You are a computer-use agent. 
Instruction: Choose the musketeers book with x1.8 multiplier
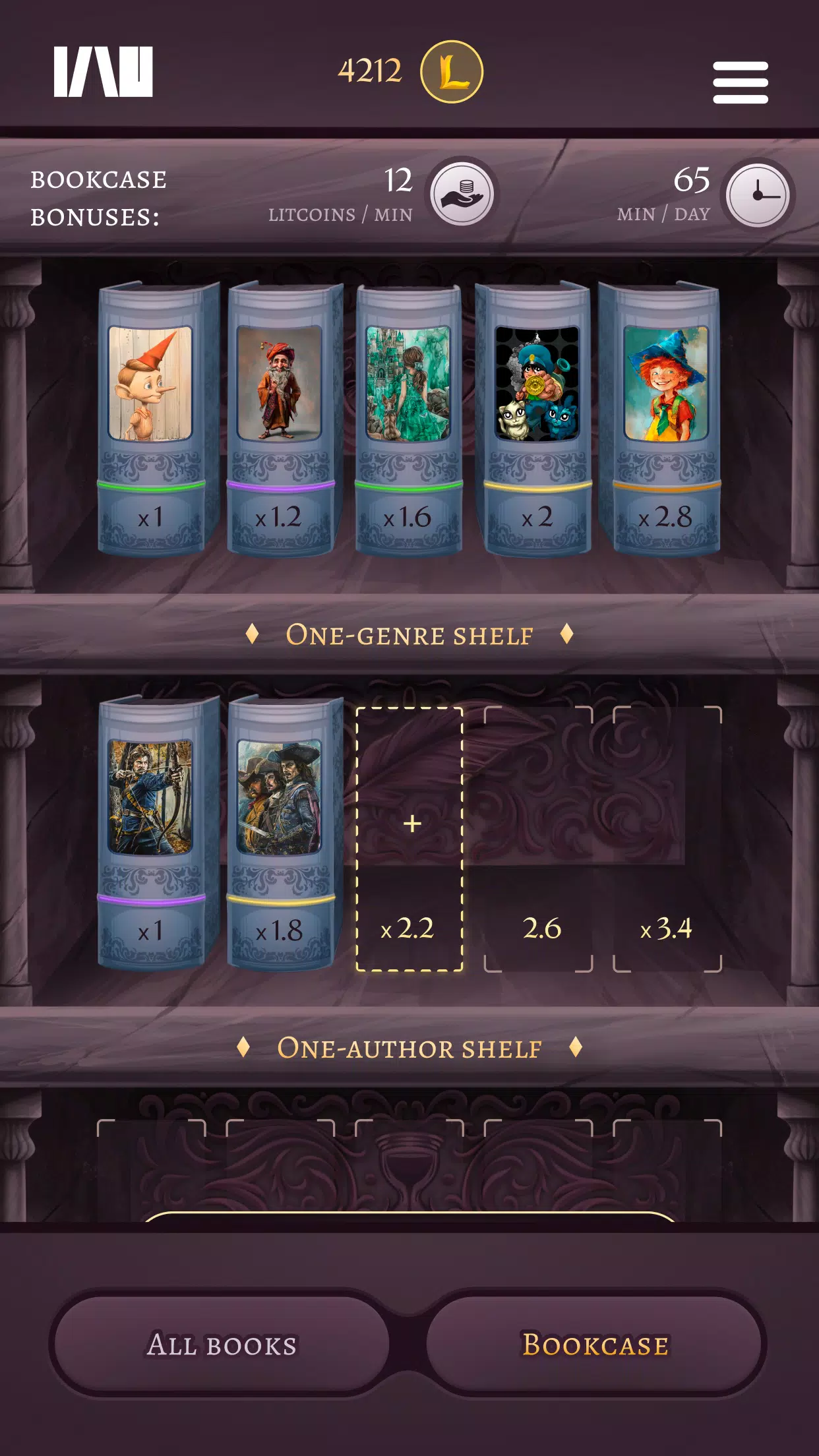[x=280, y=832]
